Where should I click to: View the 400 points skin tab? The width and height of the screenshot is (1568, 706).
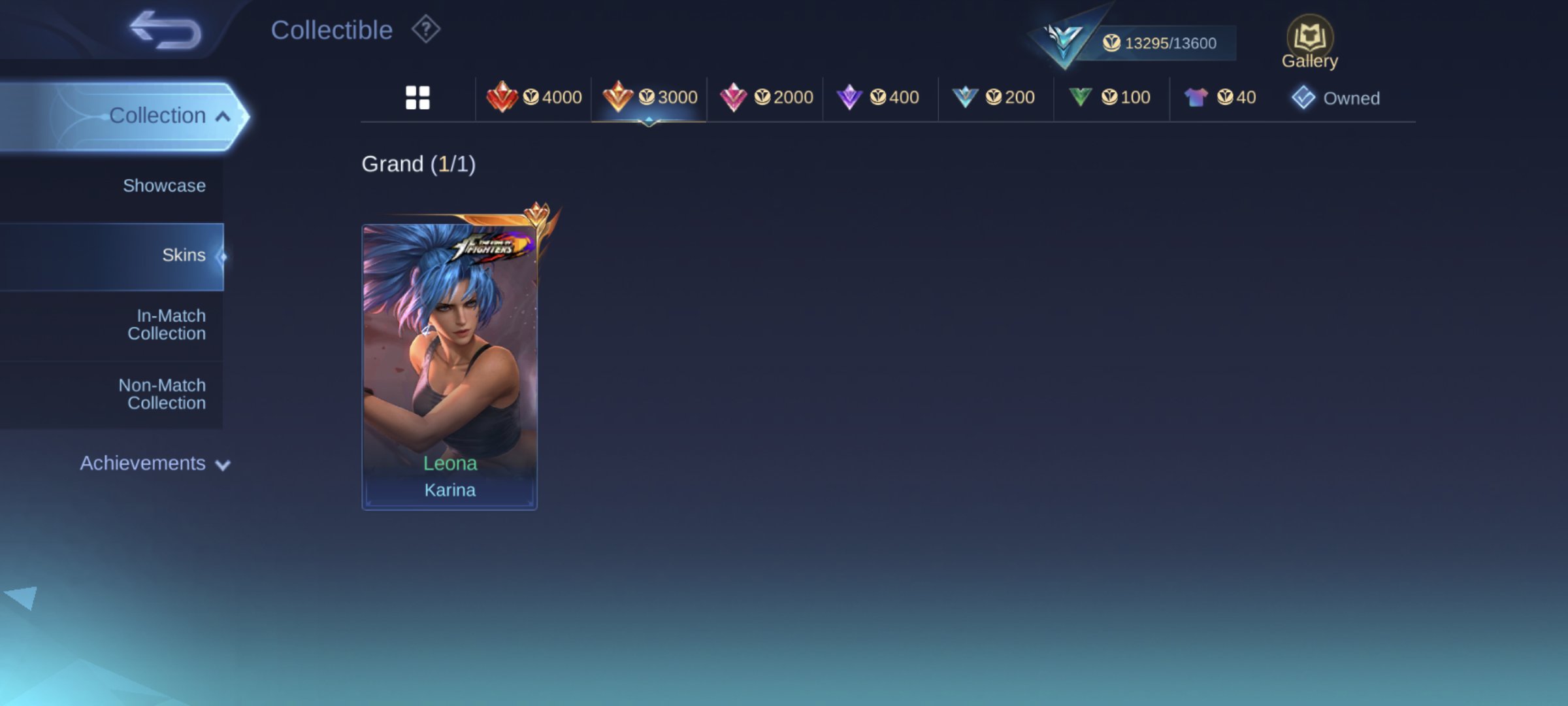point(878,98)
